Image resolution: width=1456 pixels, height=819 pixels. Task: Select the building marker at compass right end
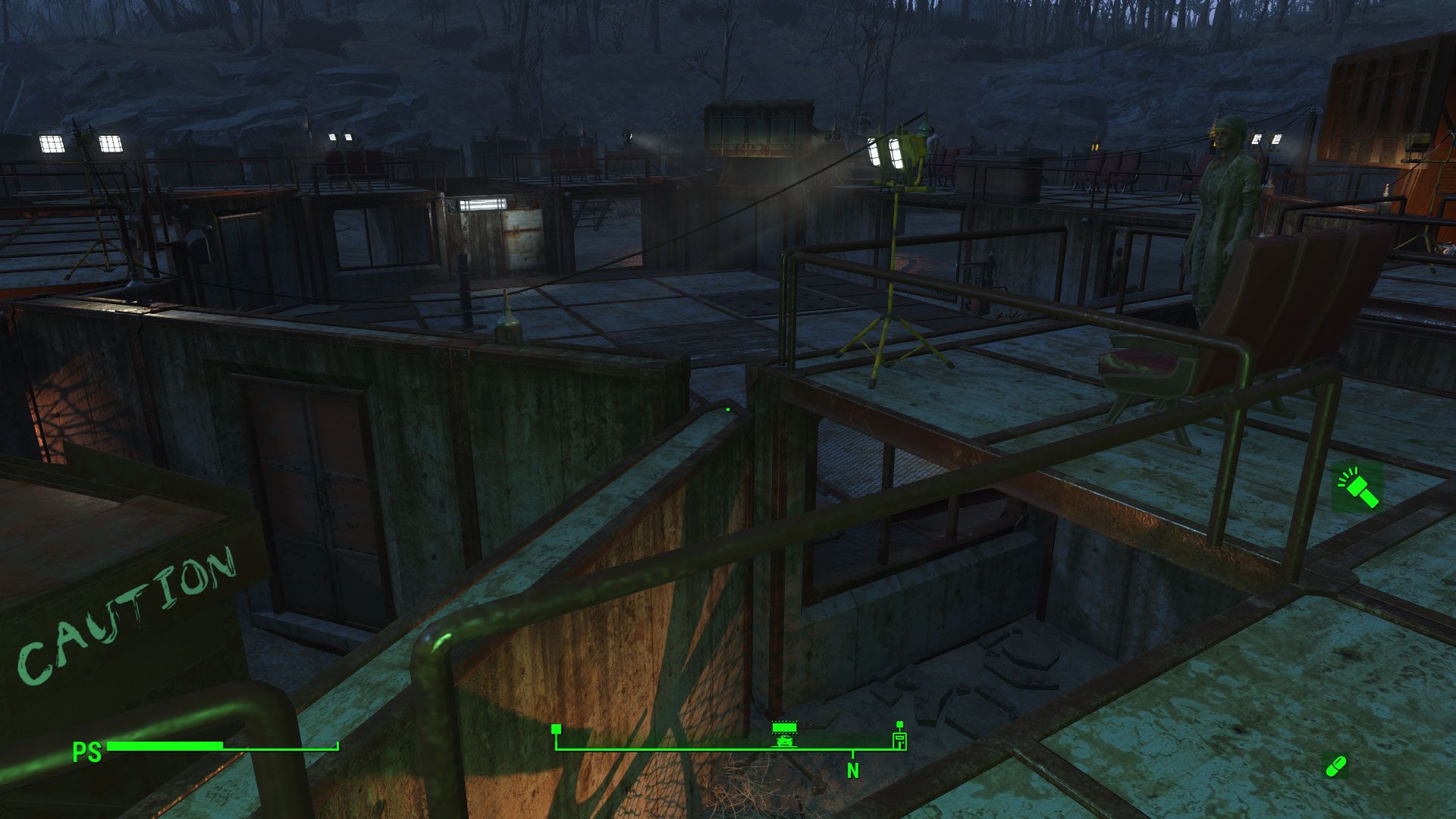tap(899, 739)
